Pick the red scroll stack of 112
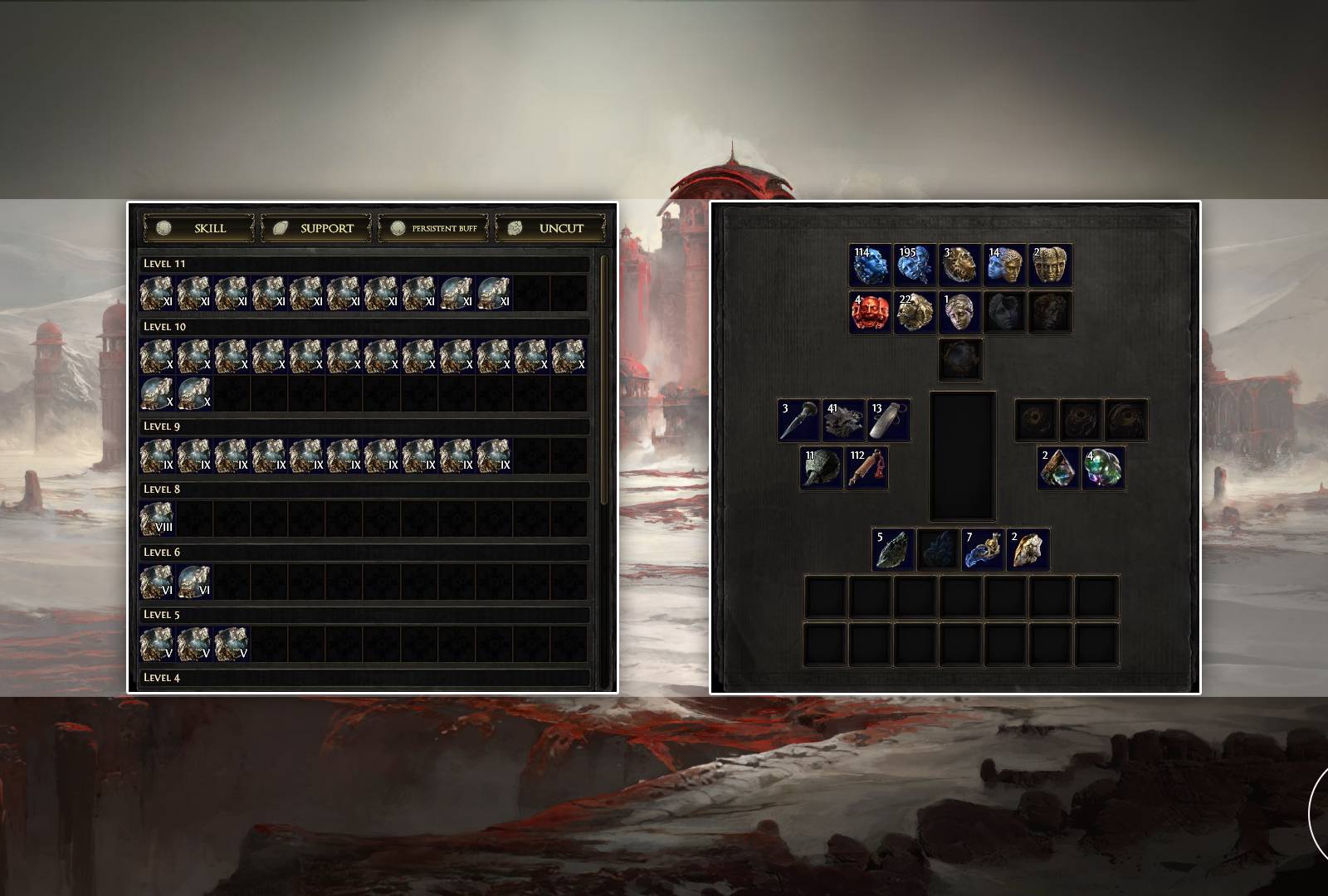The height and width of the screenshot is (896, 1328). [x=867, y=468]
